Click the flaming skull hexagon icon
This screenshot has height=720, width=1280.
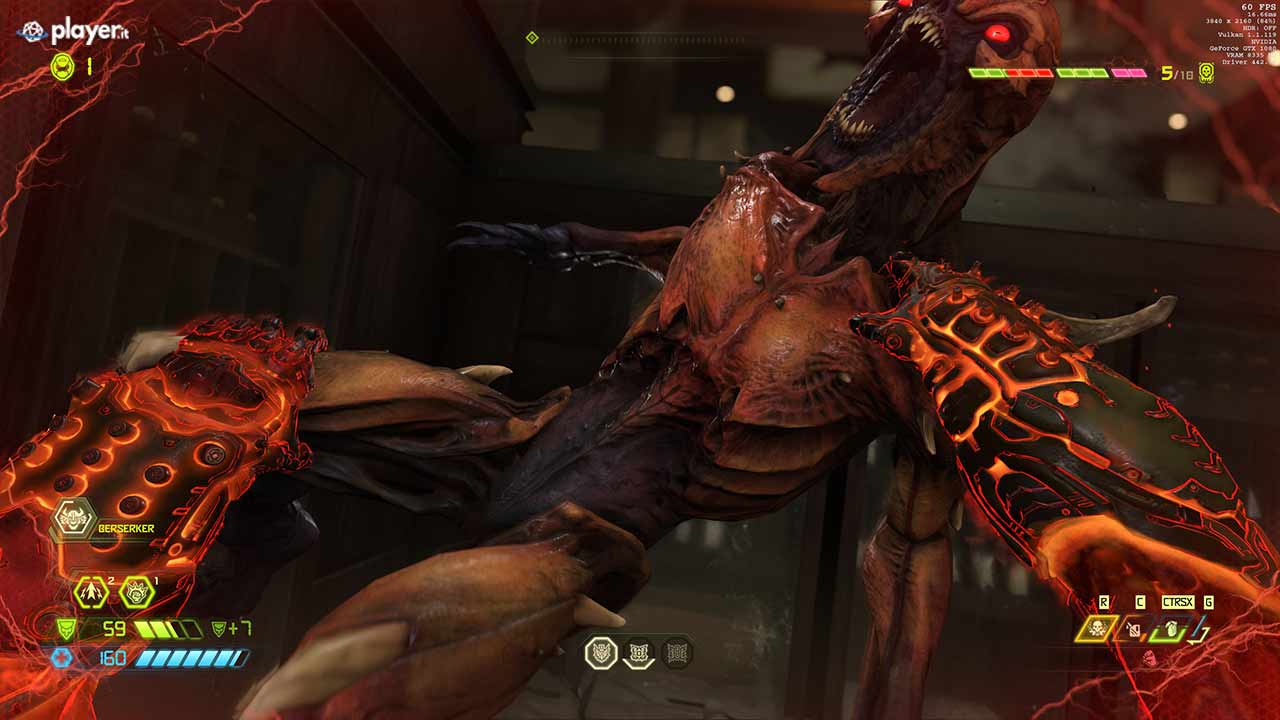click(137, 592)
